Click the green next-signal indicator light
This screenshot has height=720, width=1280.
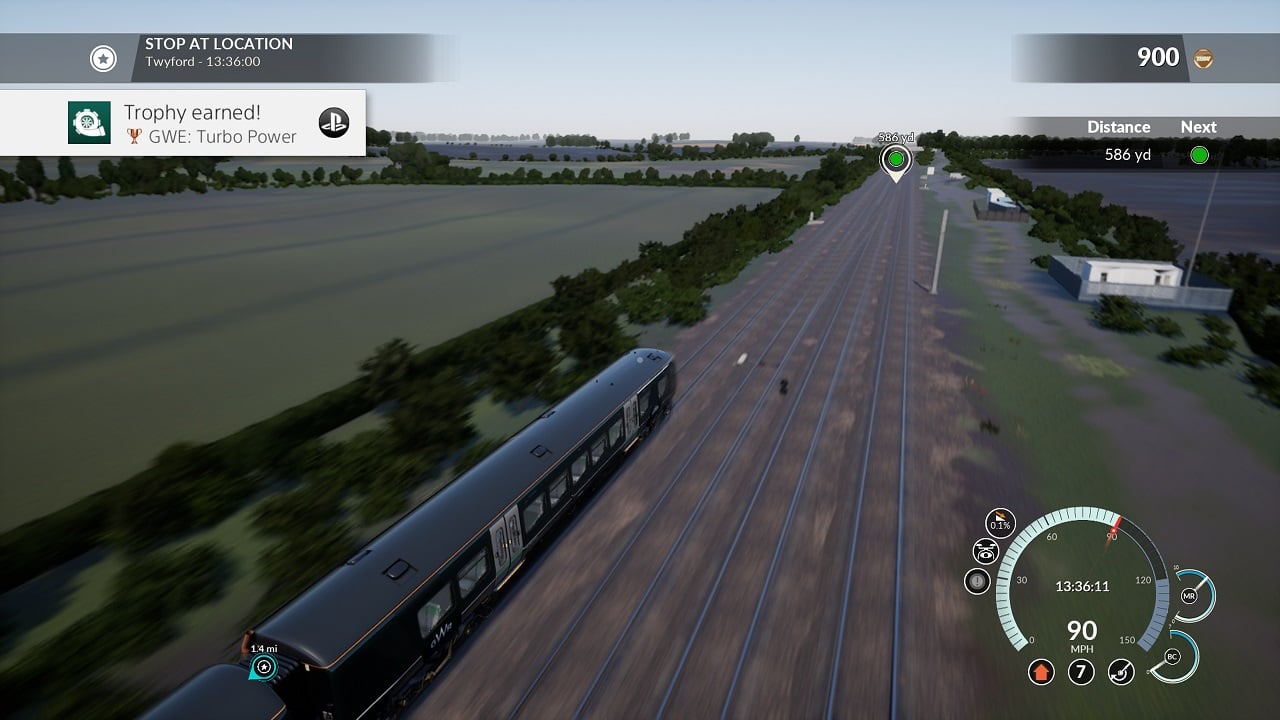coord(1199,155)
